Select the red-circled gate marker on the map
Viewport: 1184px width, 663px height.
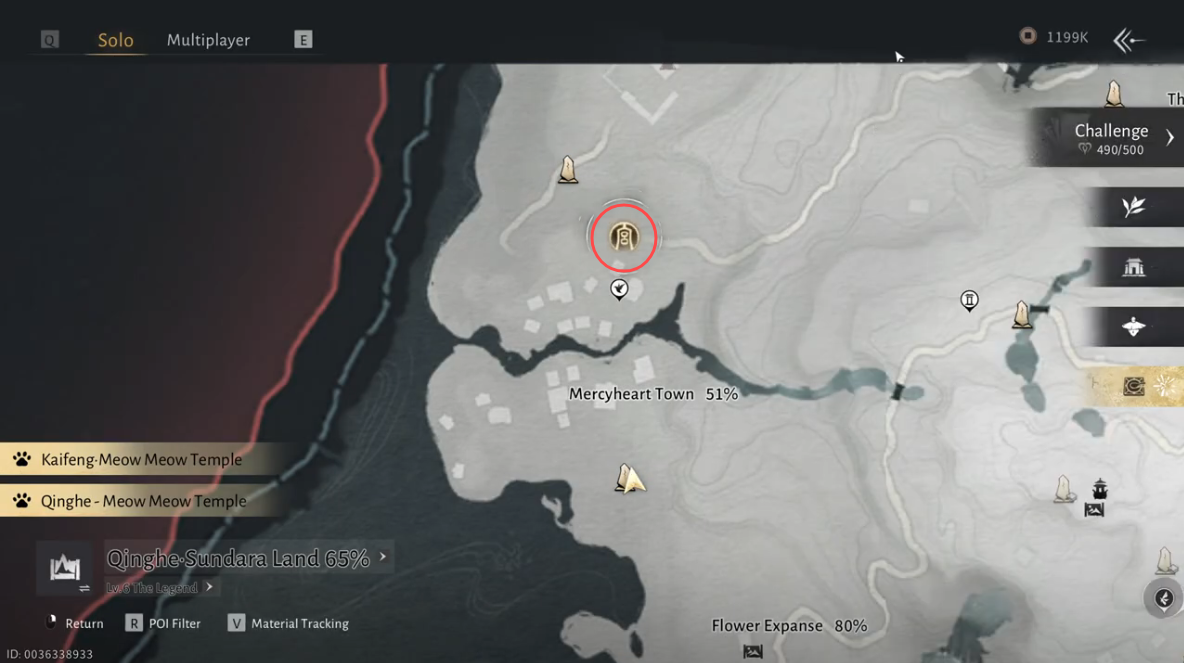tap(623, 237)
